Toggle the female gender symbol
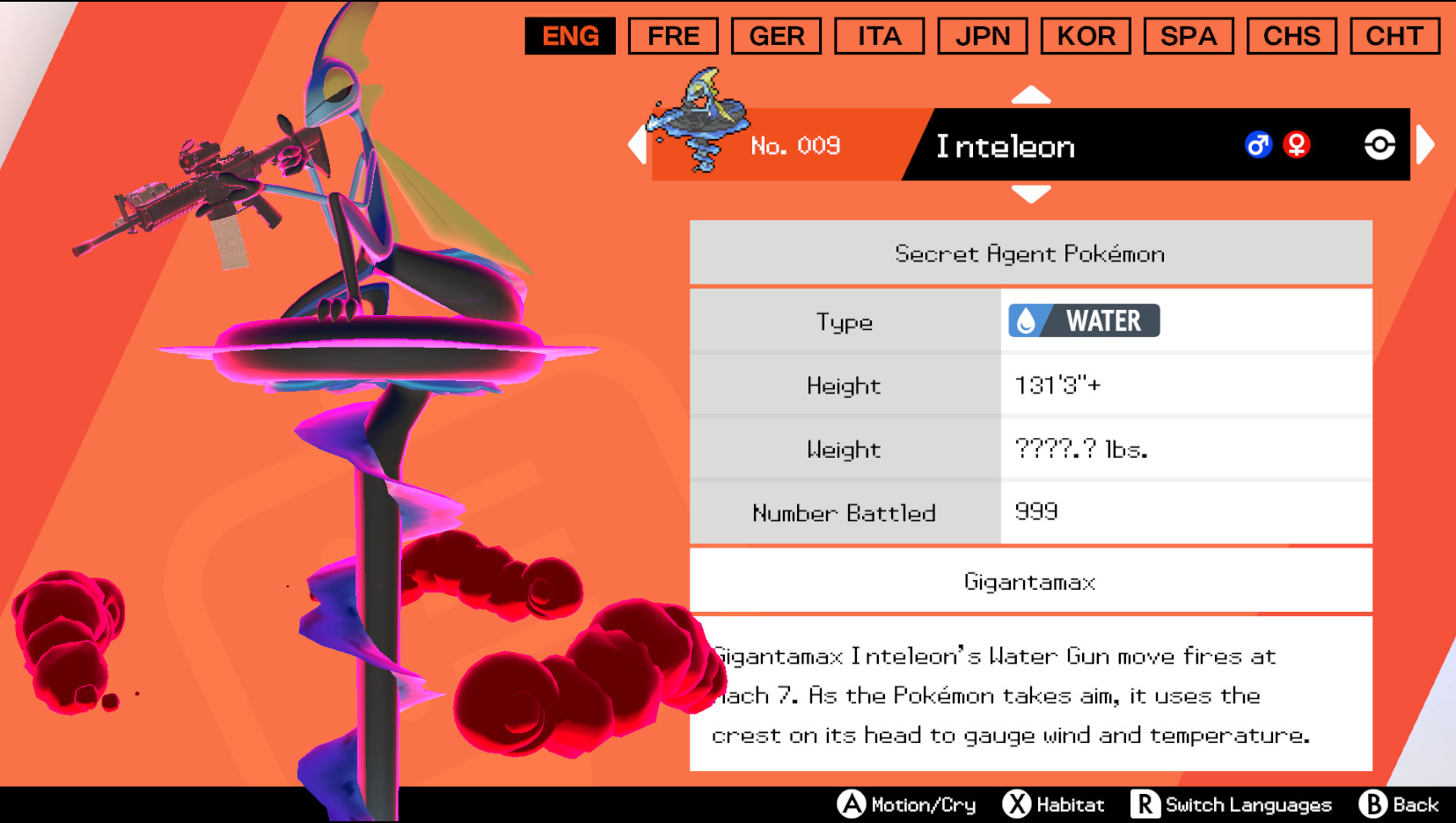 [x=1299, y=145]
